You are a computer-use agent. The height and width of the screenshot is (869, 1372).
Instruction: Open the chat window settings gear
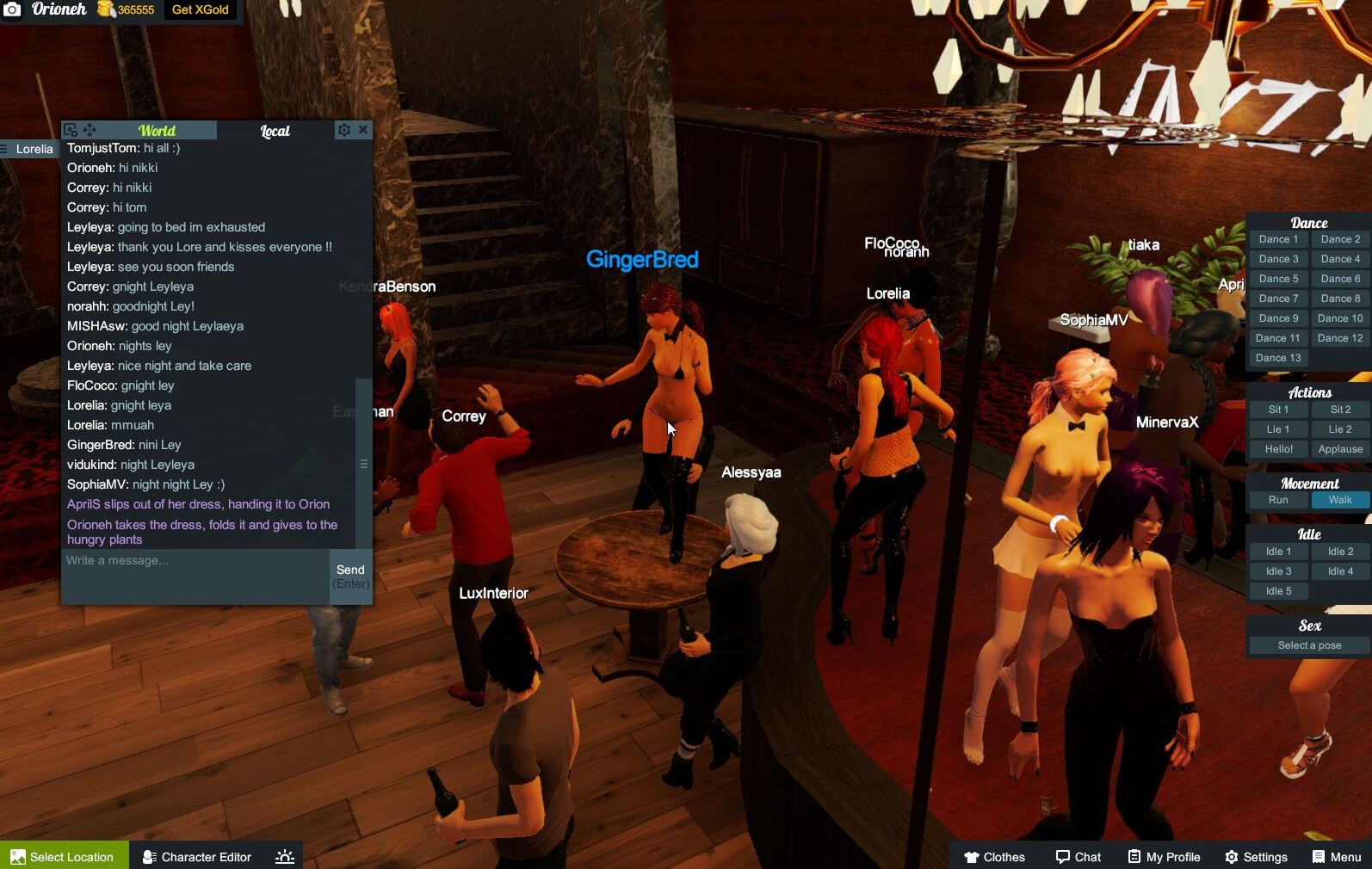344,129
